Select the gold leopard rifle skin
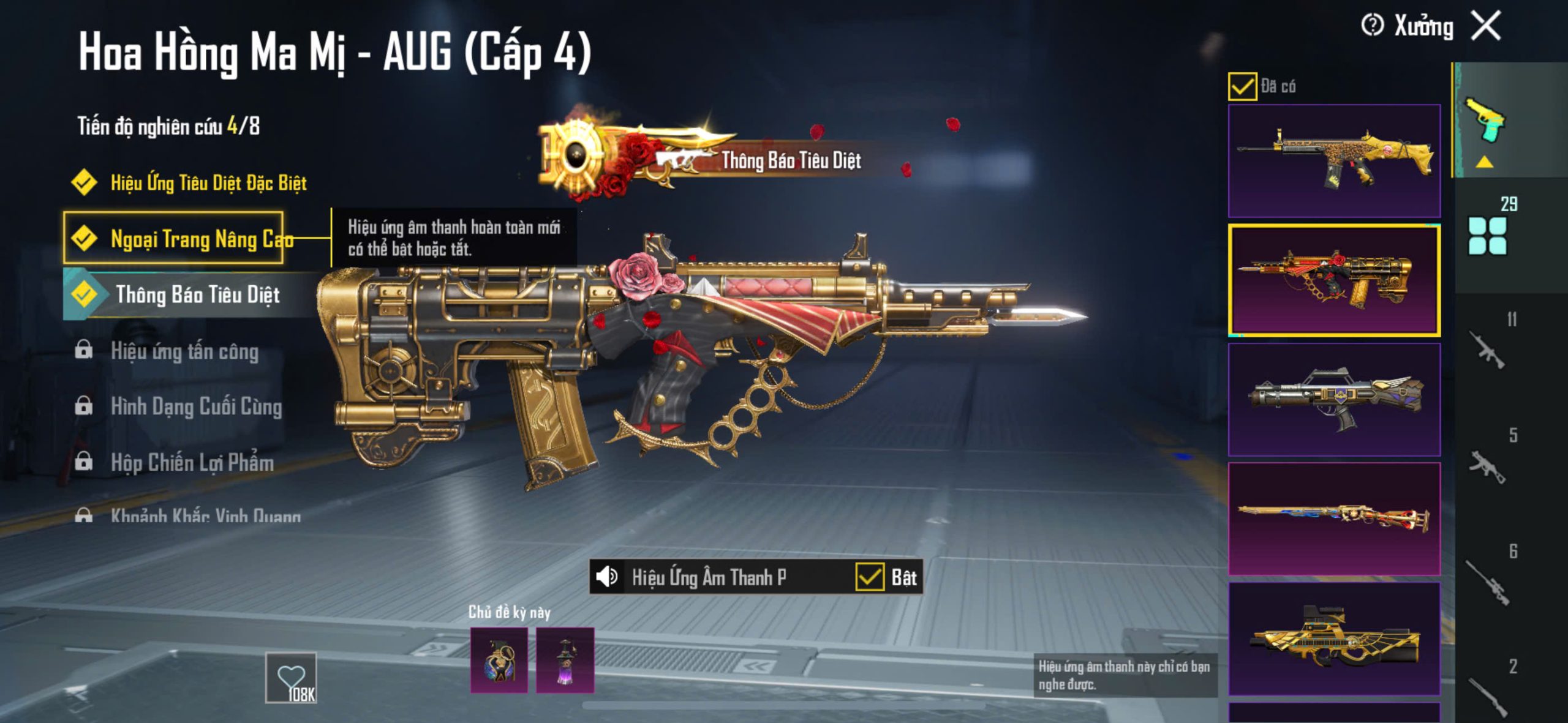Image resolution: width=1568 pixels, height=723 pixels. click(1334, 161)
